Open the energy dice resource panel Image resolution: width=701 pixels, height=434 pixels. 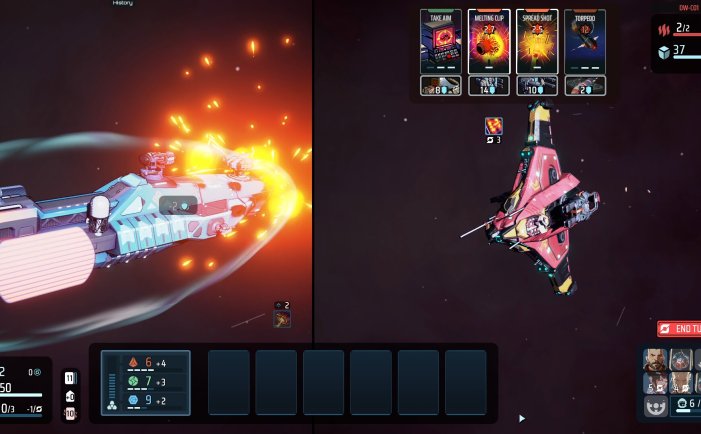tap(160, 382)
